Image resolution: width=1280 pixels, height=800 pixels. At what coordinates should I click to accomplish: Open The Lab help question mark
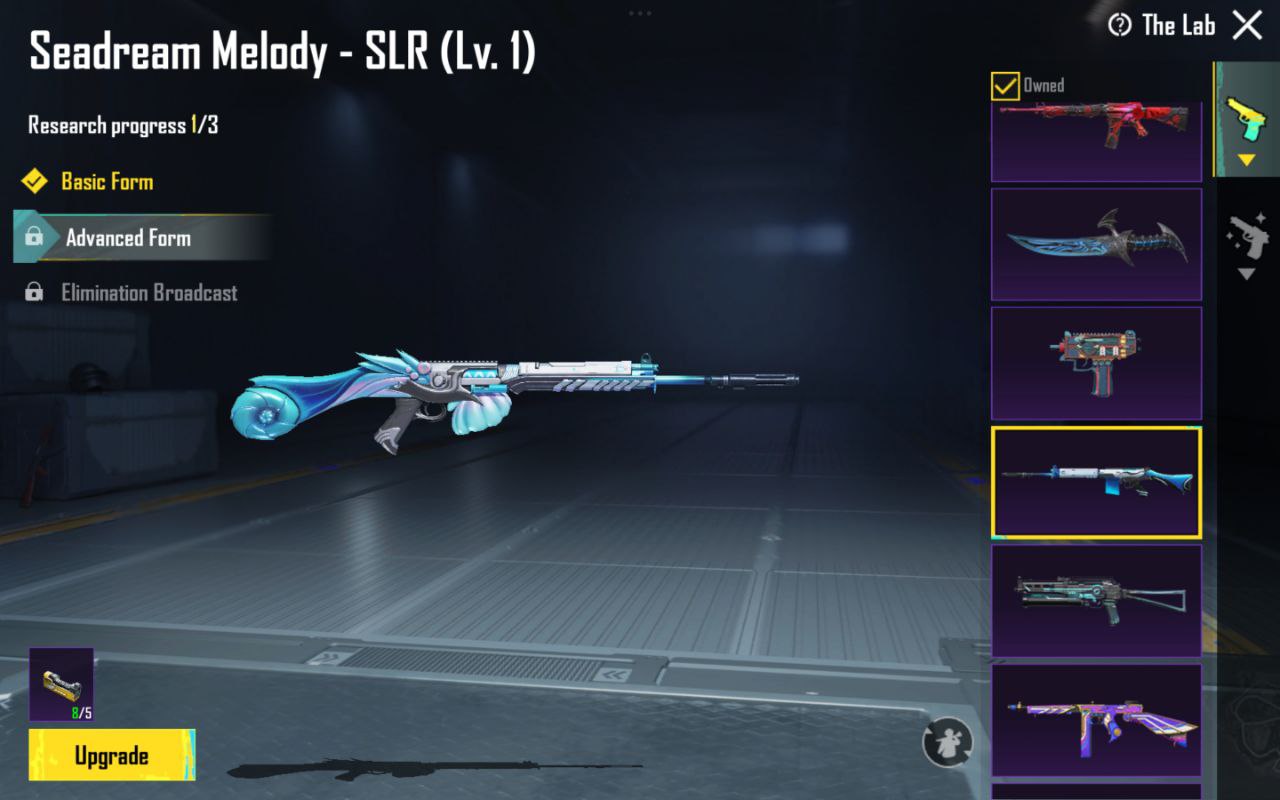[1120, 25]
